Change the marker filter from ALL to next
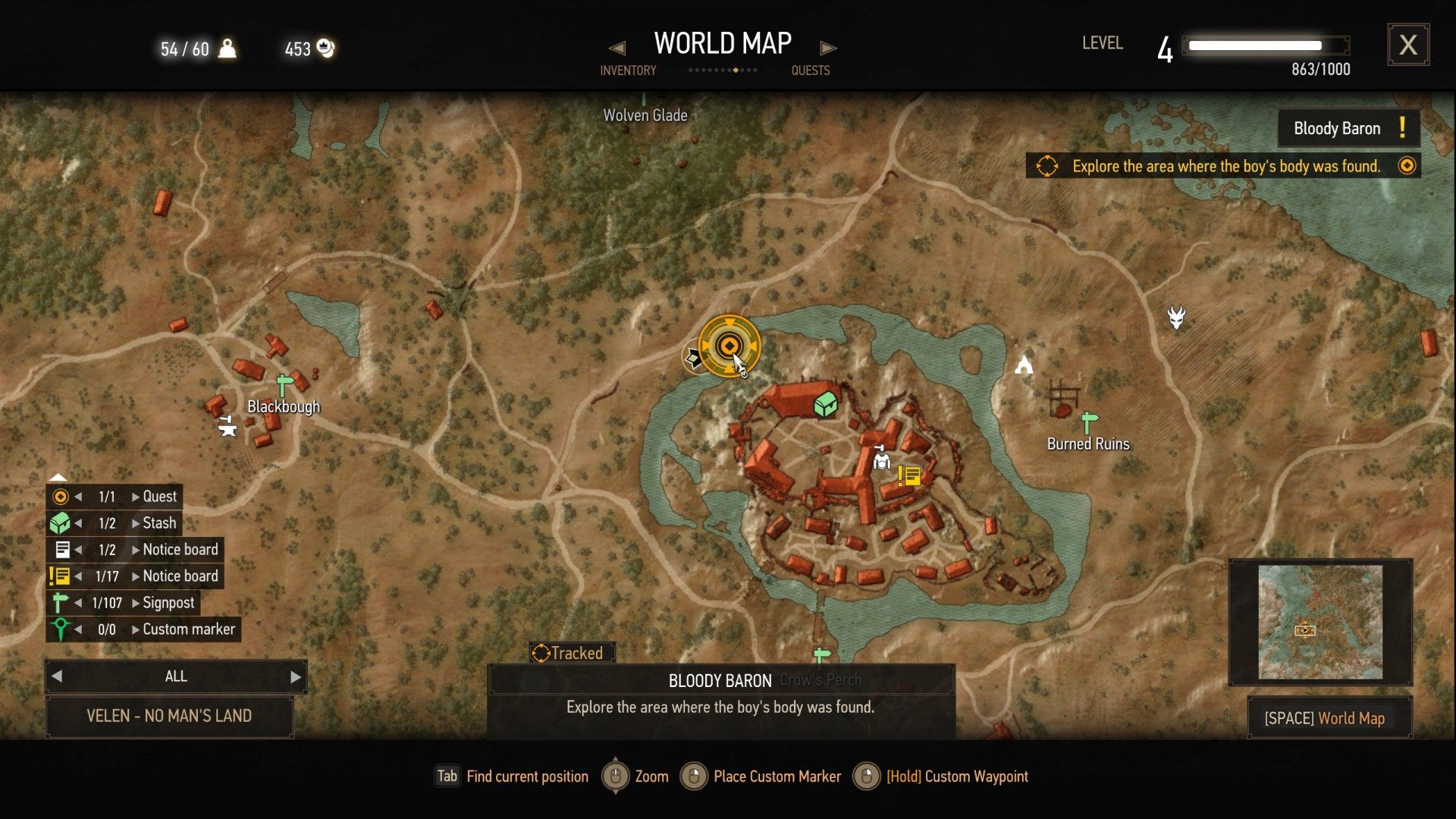This screenshot has width=1456, height=819. [x=295, y=676]
